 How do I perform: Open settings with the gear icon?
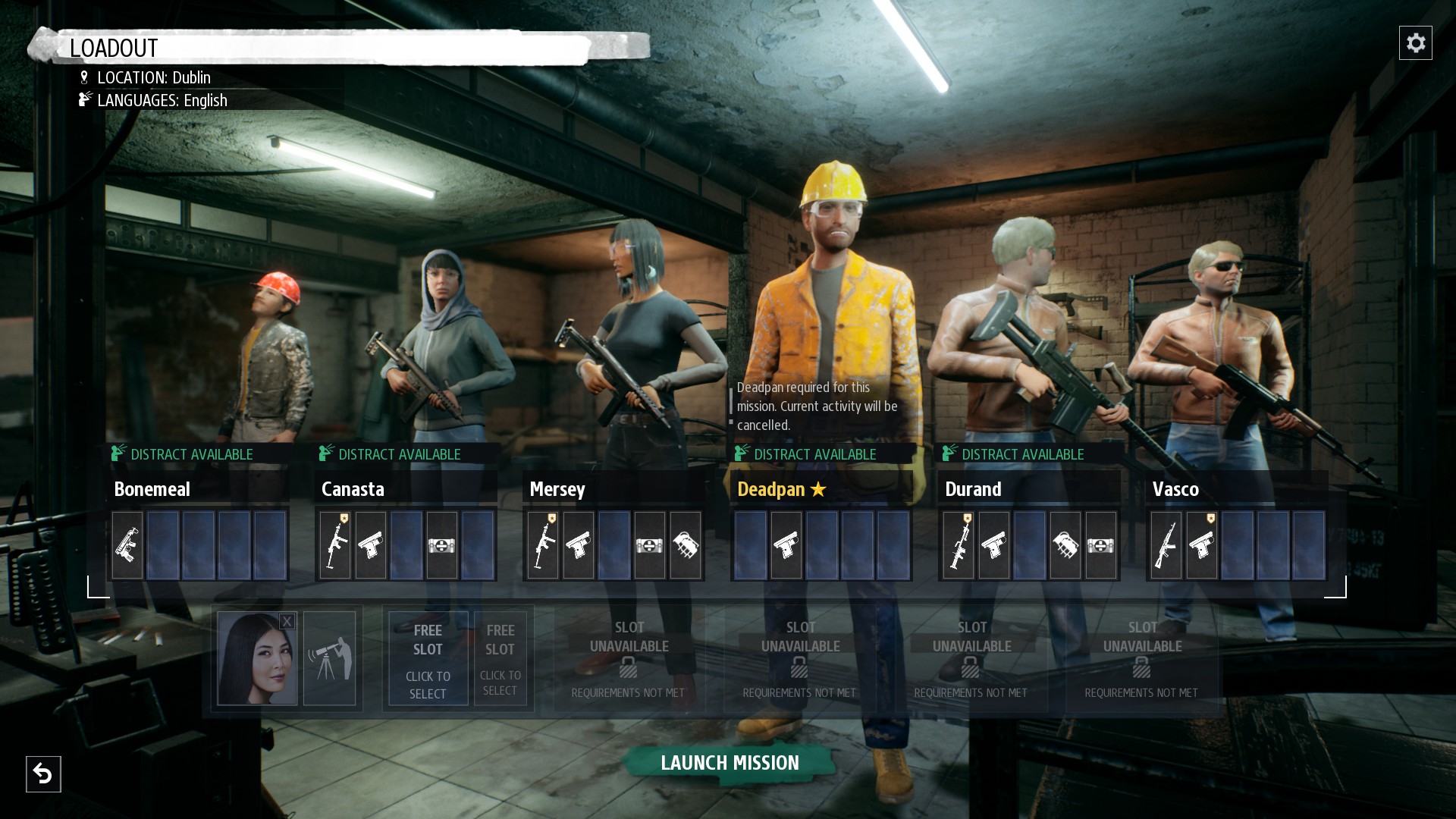tap(1417, 43)
